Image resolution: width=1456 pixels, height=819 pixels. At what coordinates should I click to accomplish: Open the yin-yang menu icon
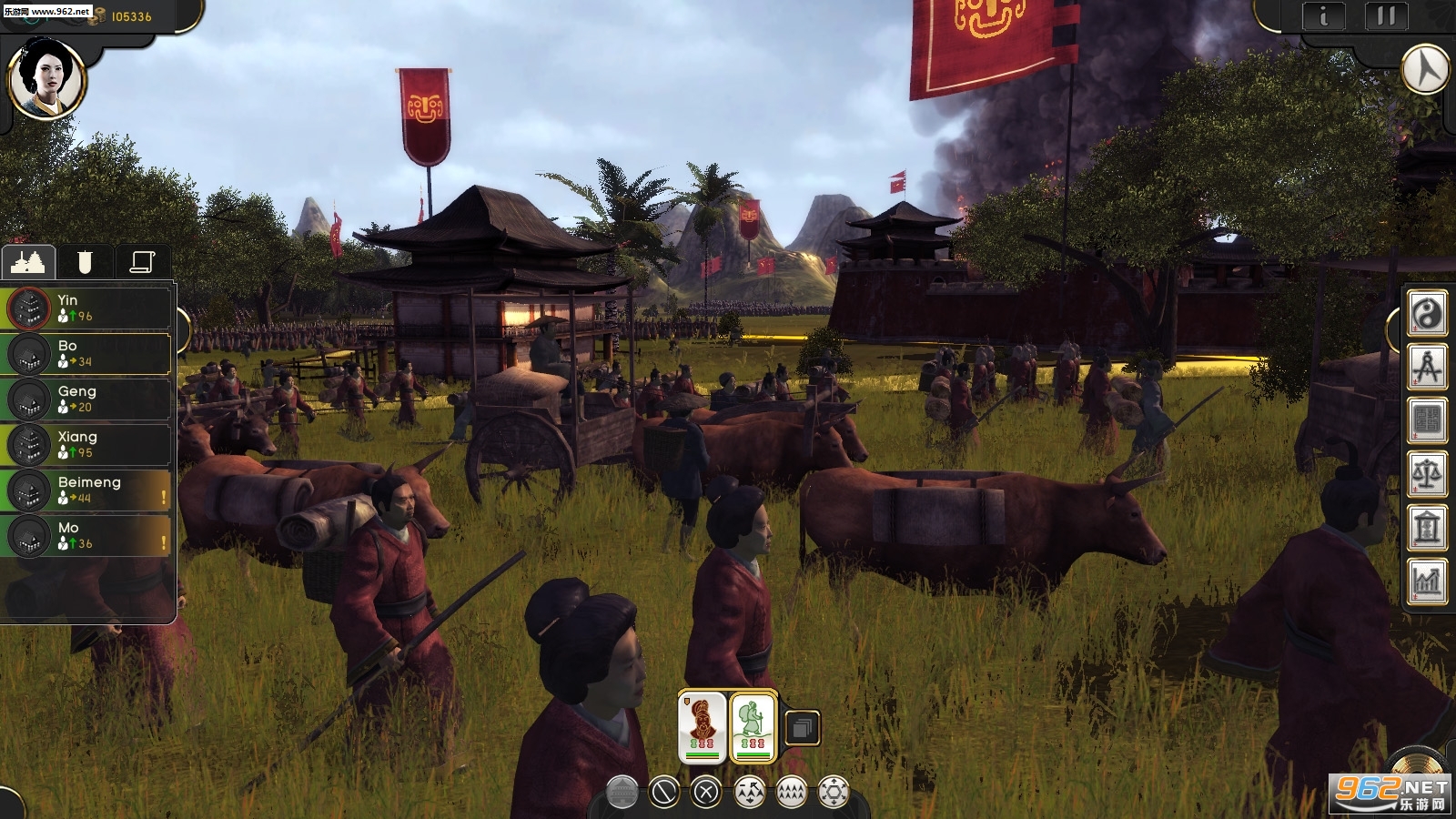[x=1427, y=314]
